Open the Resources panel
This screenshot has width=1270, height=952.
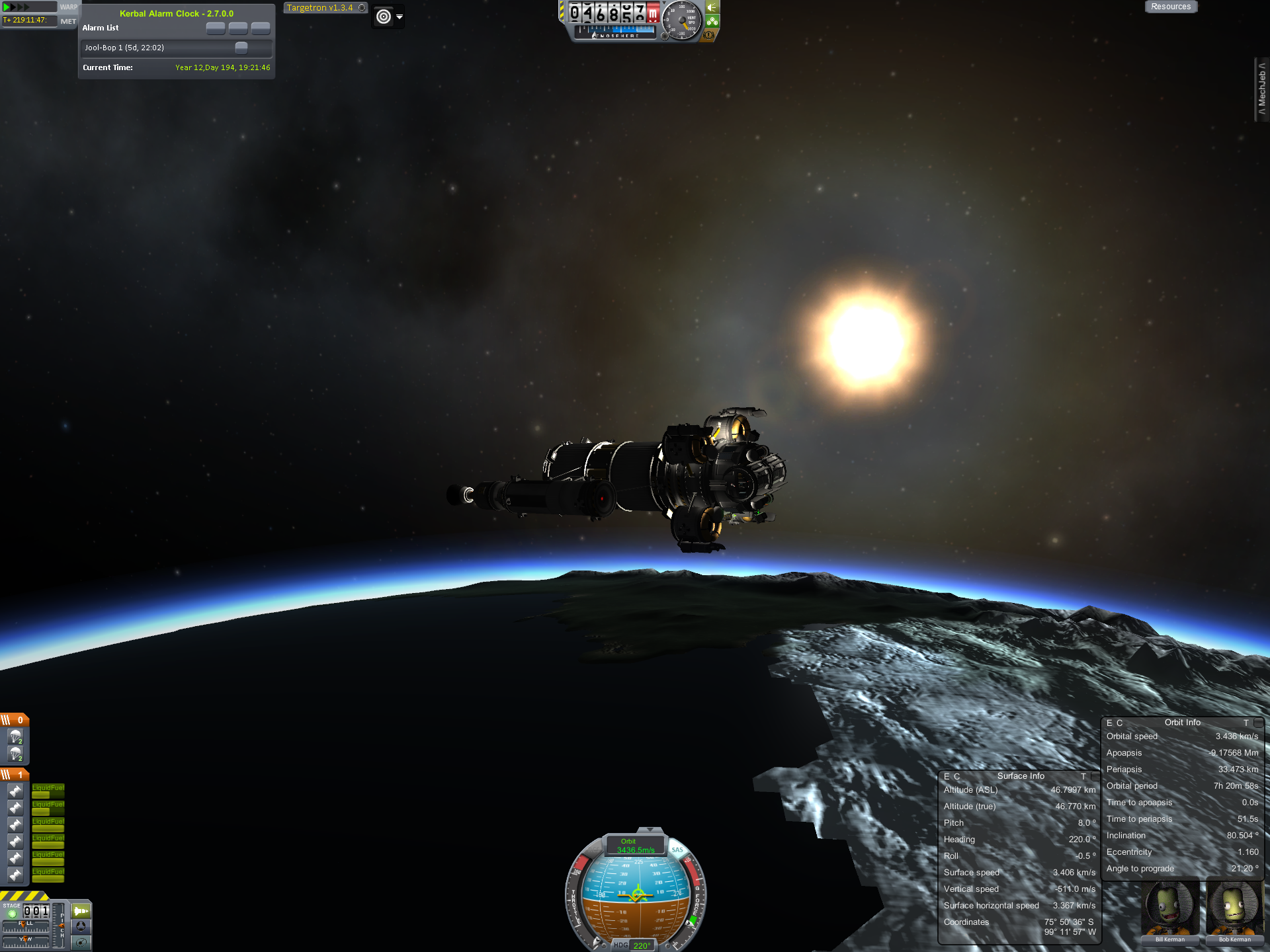coord(1170,7)
